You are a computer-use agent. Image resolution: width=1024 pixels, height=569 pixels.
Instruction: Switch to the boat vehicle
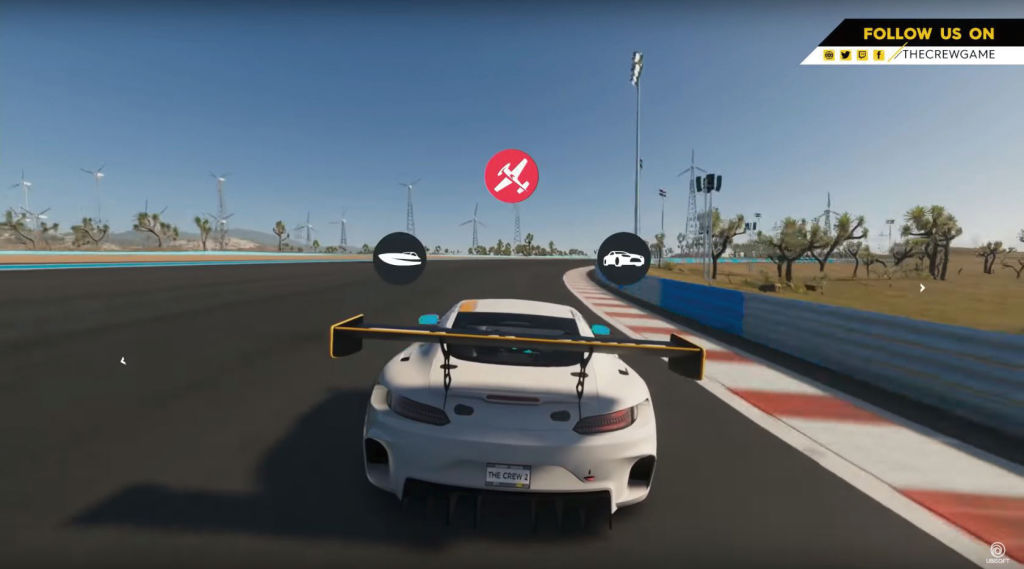click(x=400, y=258)
